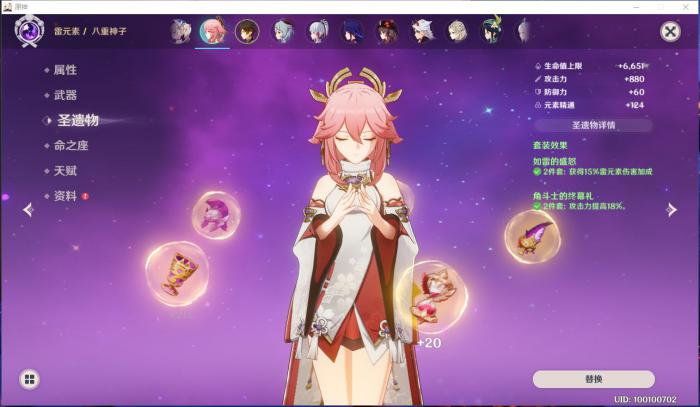Show the 天赋 talents section
Image resolution: width=700 pixels, height=407 pixels.
tap(65, 171)
